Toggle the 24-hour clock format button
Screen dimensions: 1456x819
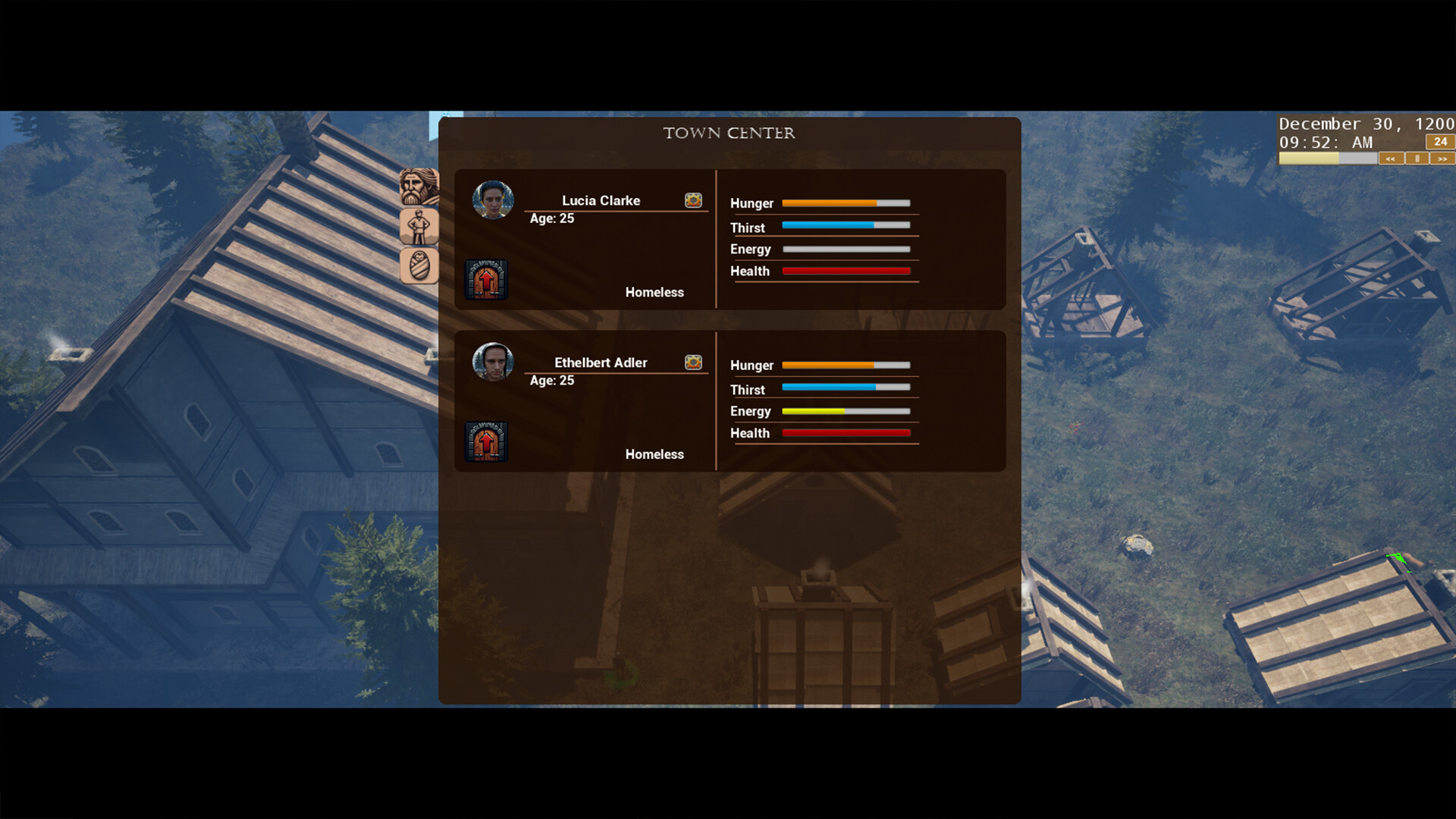tap(1439, 142)
